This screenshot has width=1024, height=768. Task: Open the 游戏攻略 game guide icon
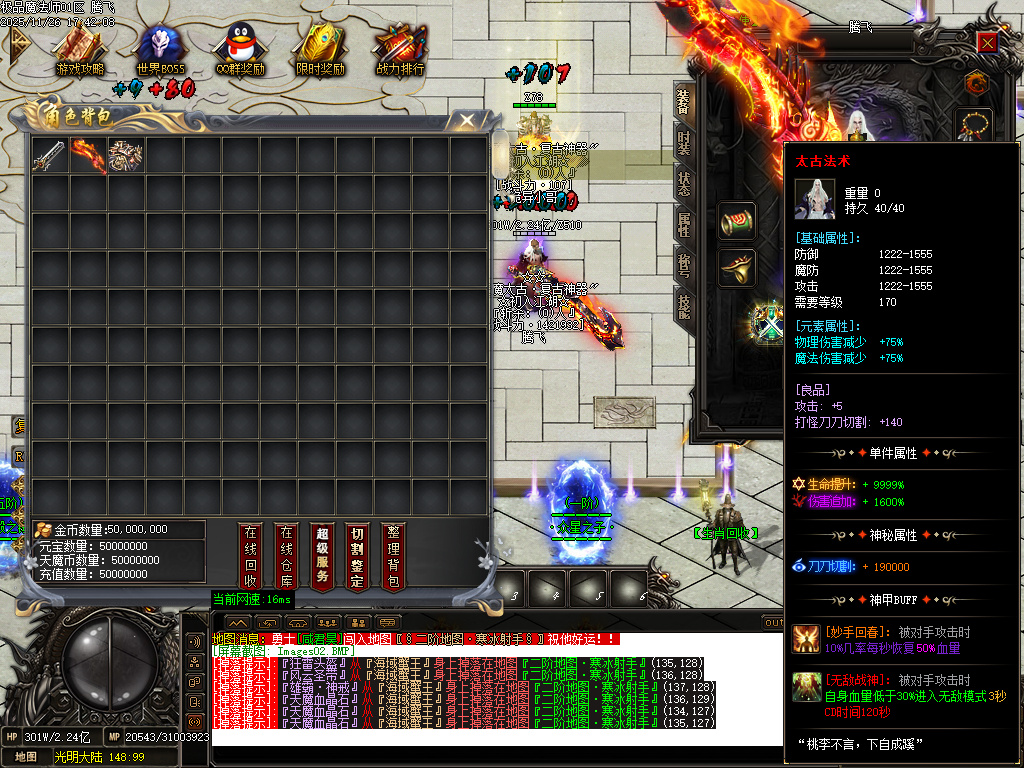pos(80,49)
